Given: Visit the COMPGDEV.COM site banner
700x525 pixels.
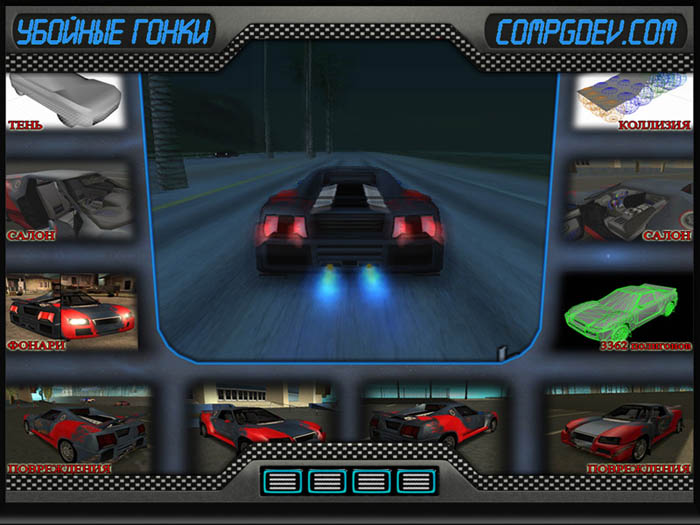Looking at the screenshot, I should tap(585, 32).
